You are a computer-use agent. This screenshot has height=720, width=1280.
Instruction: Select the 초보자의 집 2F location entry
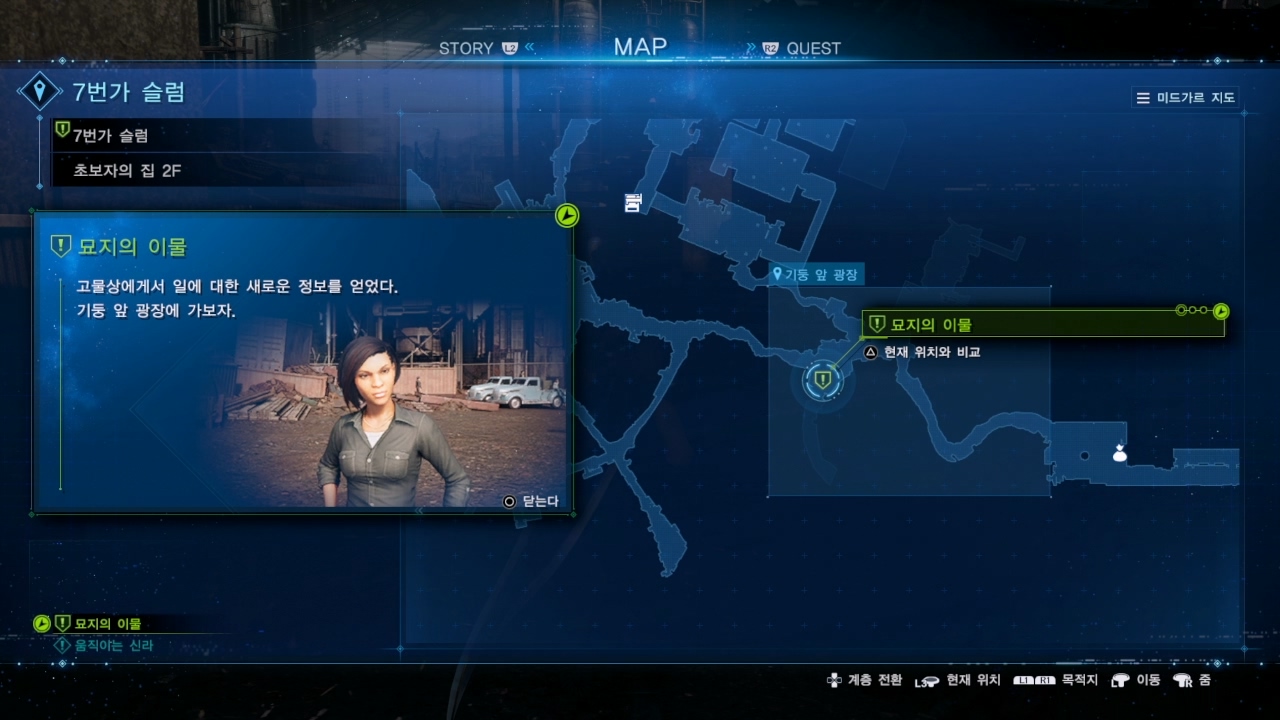point(127,171)
